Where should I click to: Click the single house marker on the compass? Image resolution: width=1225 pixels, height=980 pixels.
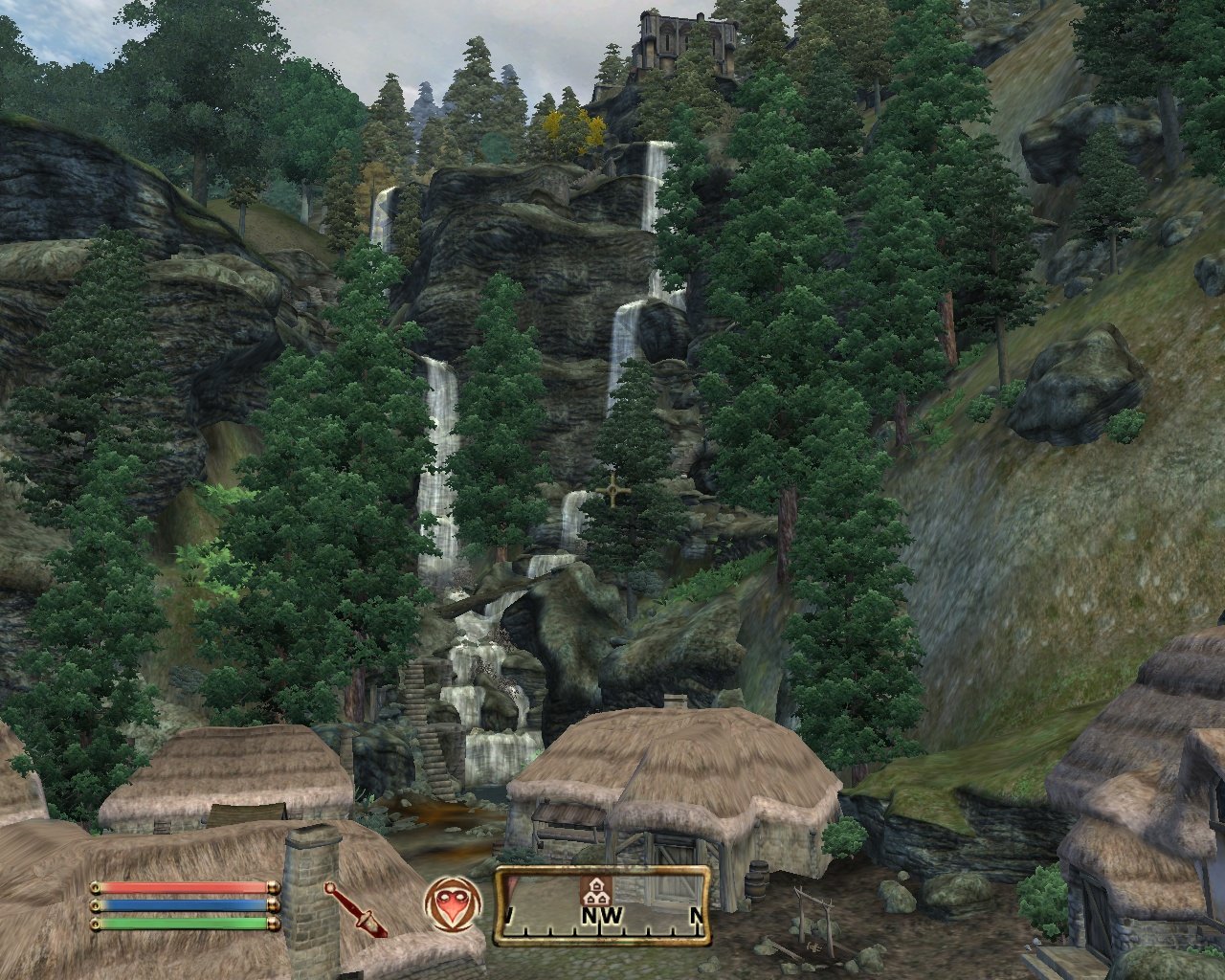(596, 885)
